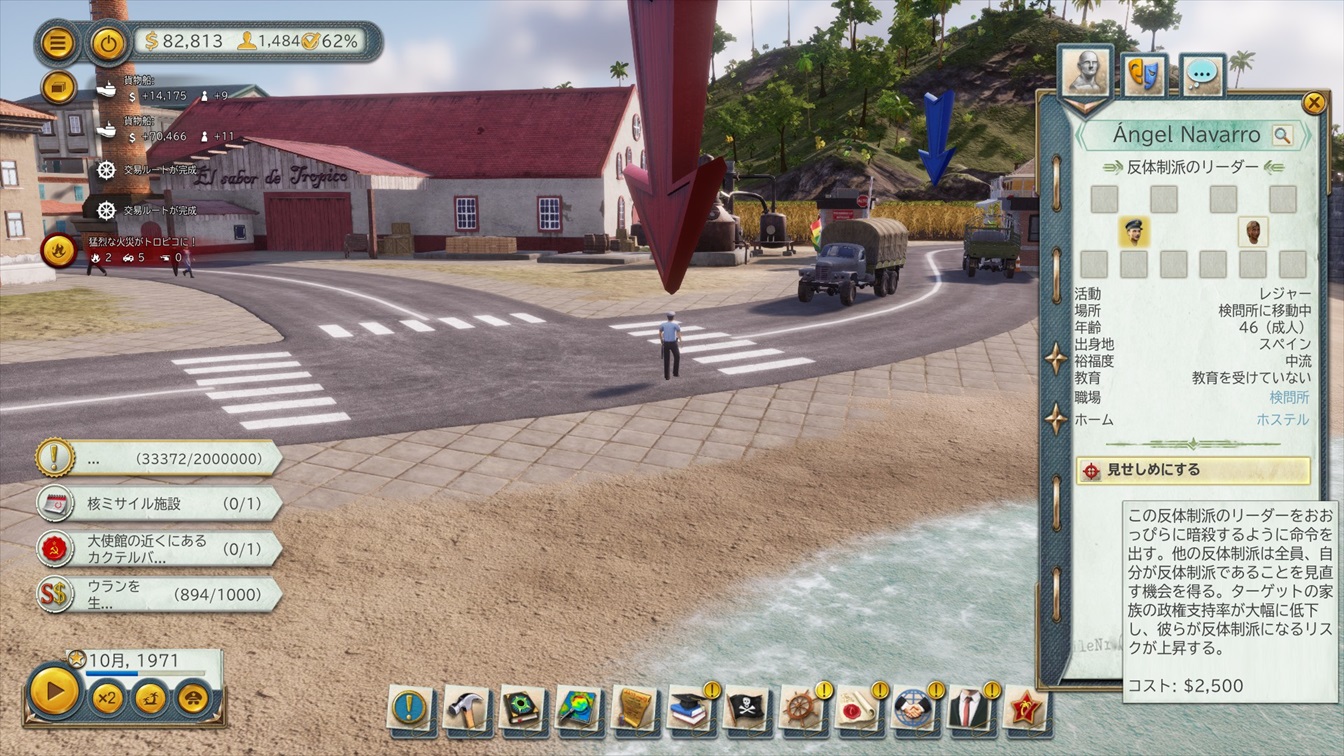Select the uranium production objective

(x=158, y=594)
